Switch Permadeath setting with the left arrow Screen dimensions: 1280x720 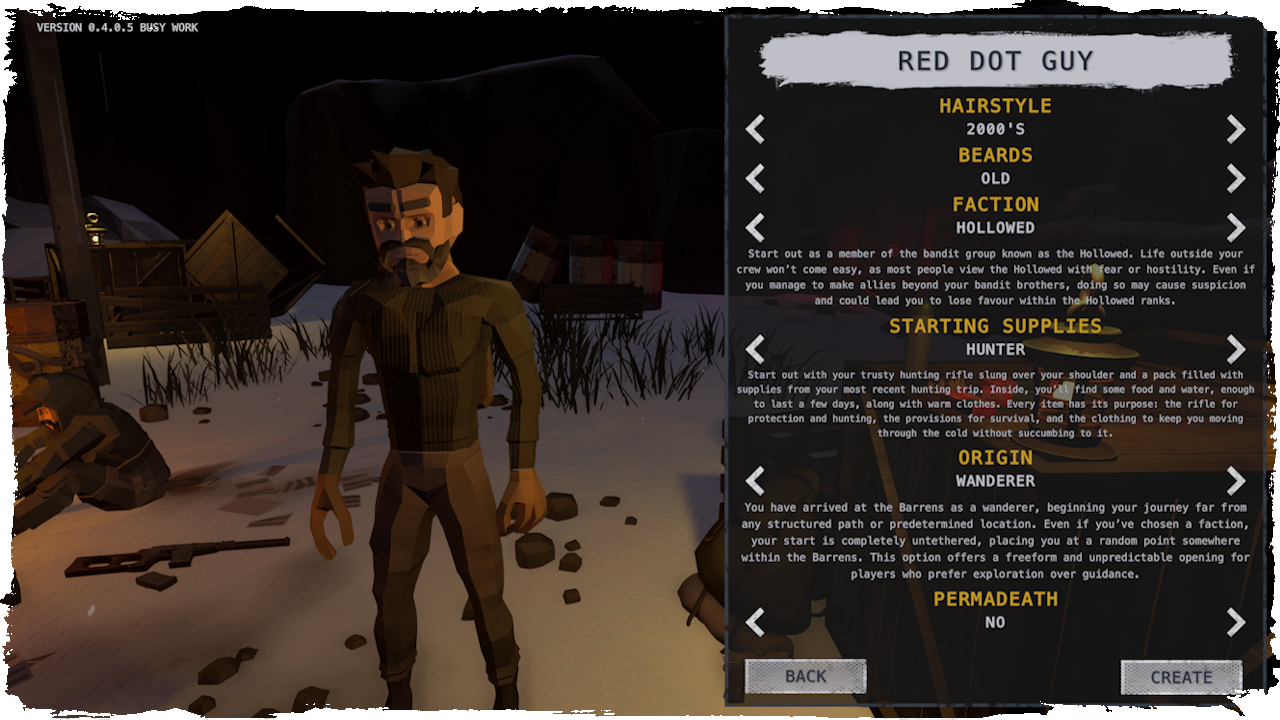755,621
